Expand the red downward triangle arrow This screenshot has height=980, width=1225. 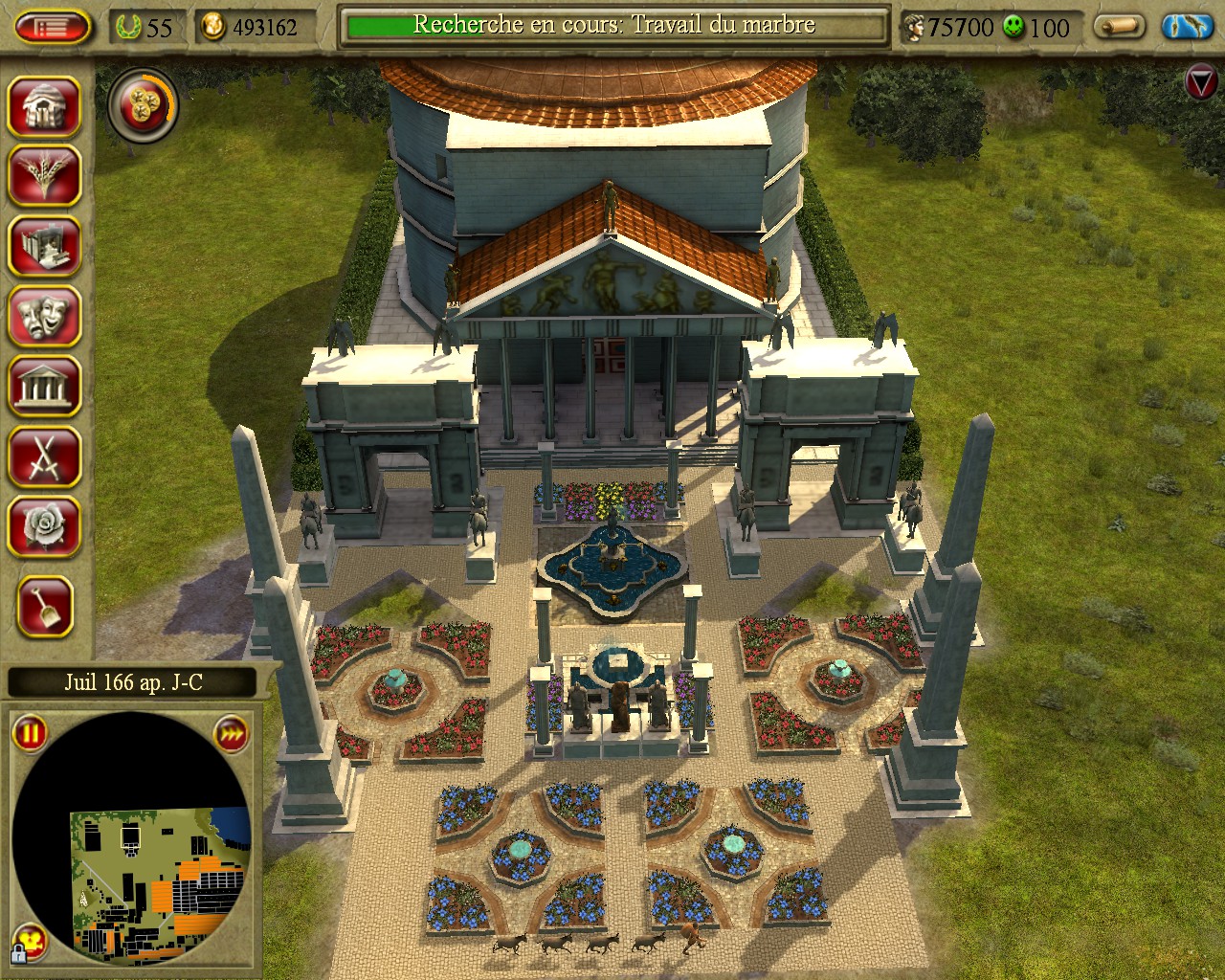tap(1200, 82)
